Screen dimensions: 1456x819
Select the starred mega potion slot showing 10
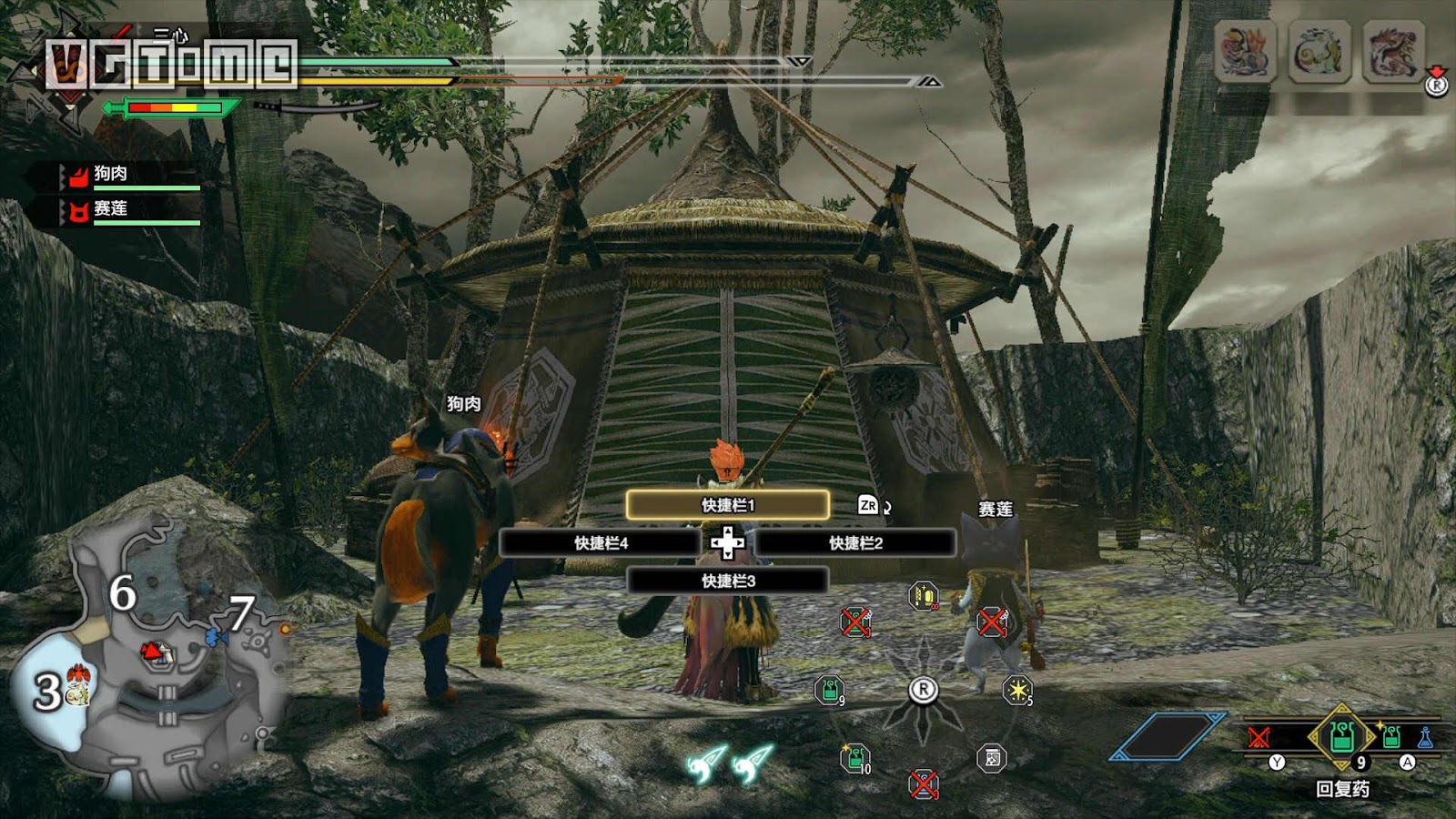tap(854, 758)
